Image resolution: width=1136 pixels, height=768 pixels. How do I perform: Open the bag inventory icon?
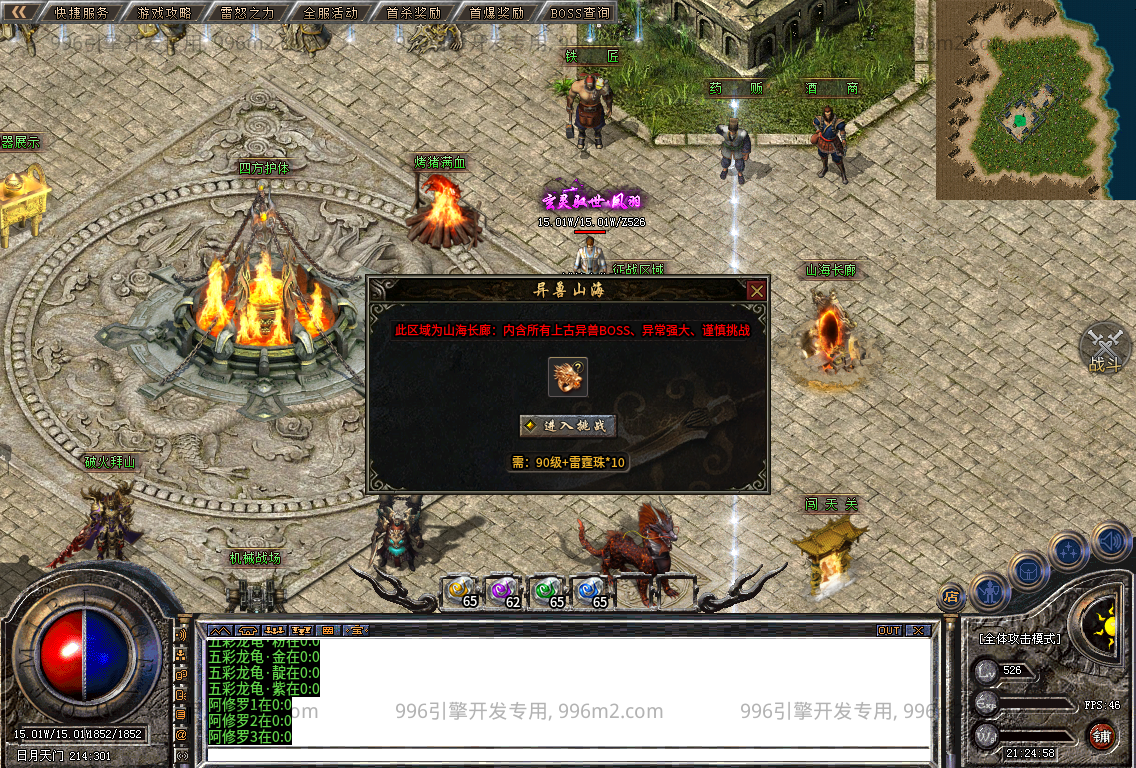tap(1028, 571)
